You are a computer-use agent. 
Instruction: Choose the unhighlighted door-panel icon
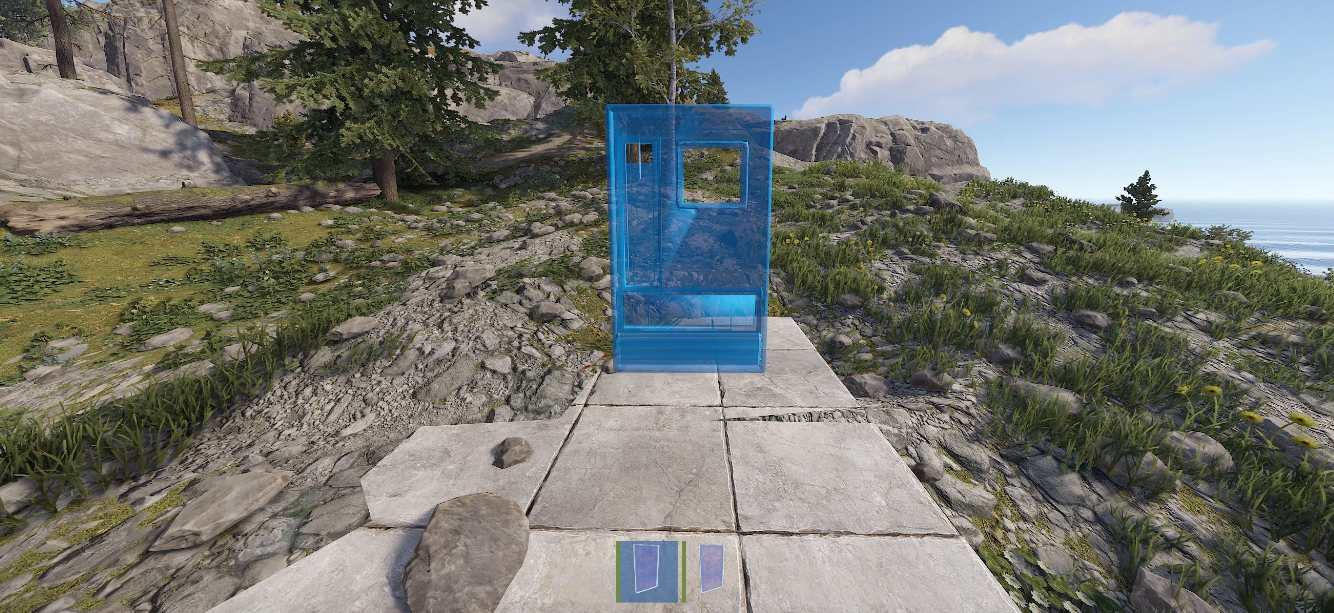point(711,568)
